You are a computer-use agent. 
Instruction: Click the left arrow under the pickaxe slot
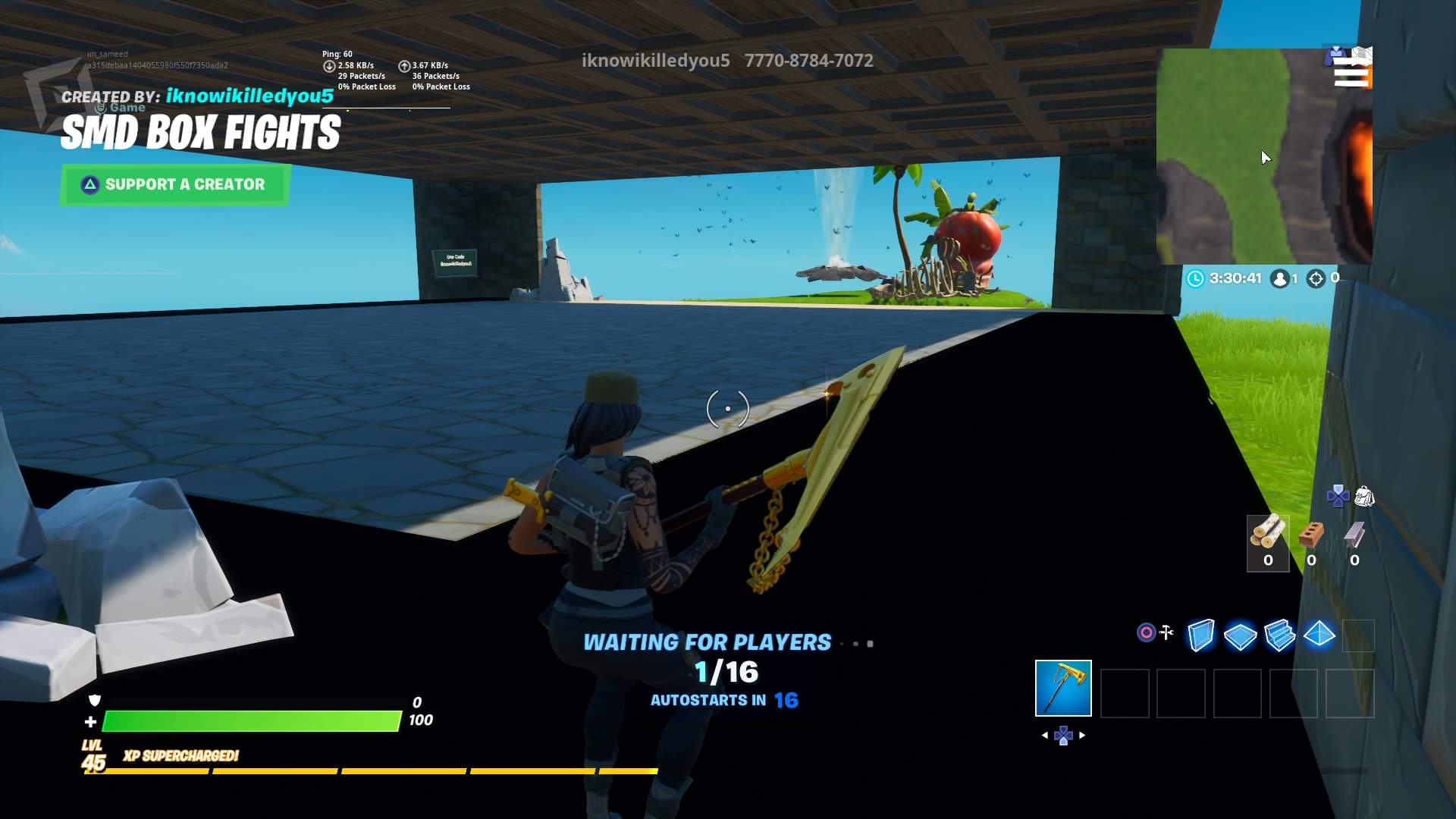coord(1046,734)
